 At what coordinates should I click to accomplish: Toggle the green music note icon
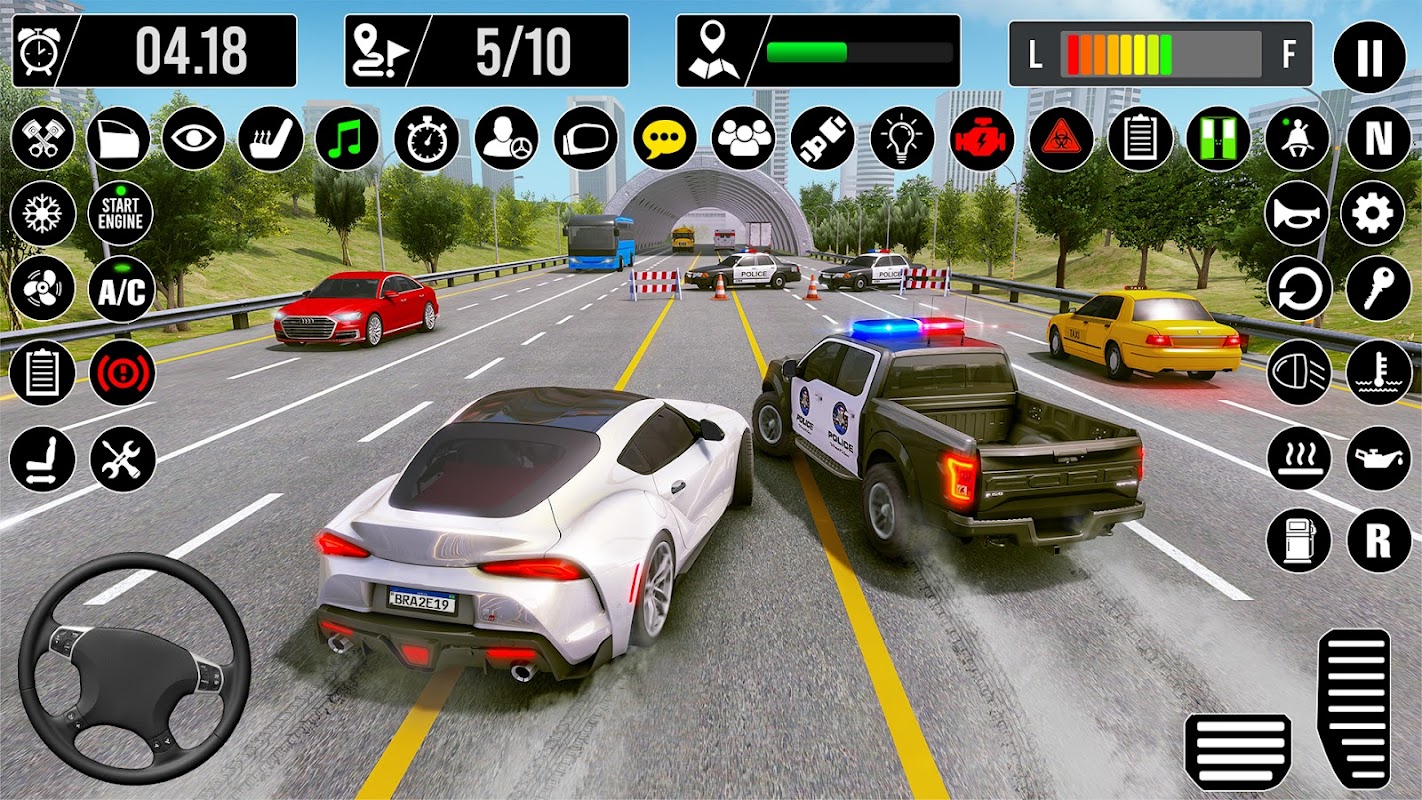pos(347,138)
